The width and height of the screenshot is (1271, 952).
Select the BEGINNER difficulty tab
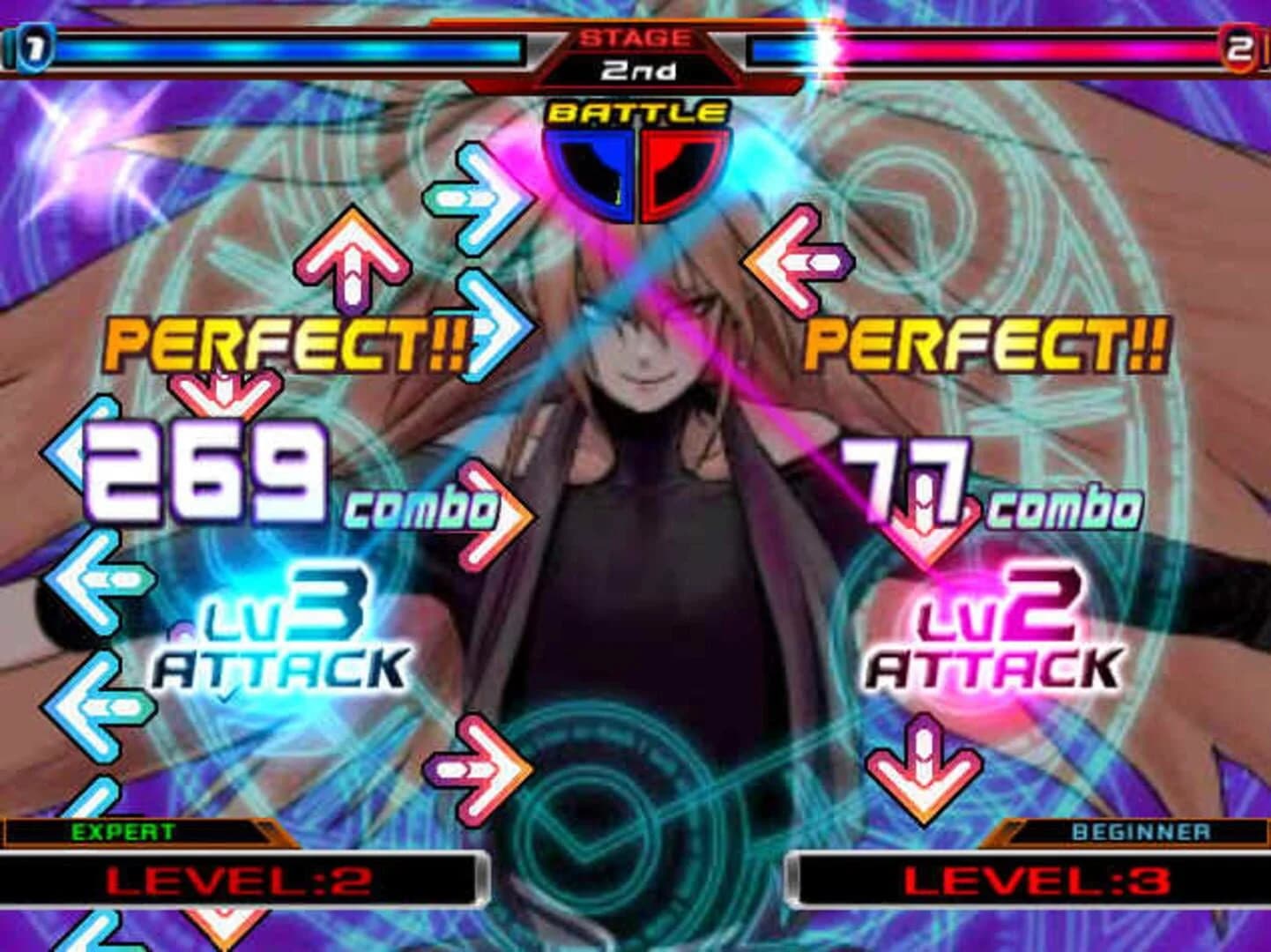pos(1145,829)
